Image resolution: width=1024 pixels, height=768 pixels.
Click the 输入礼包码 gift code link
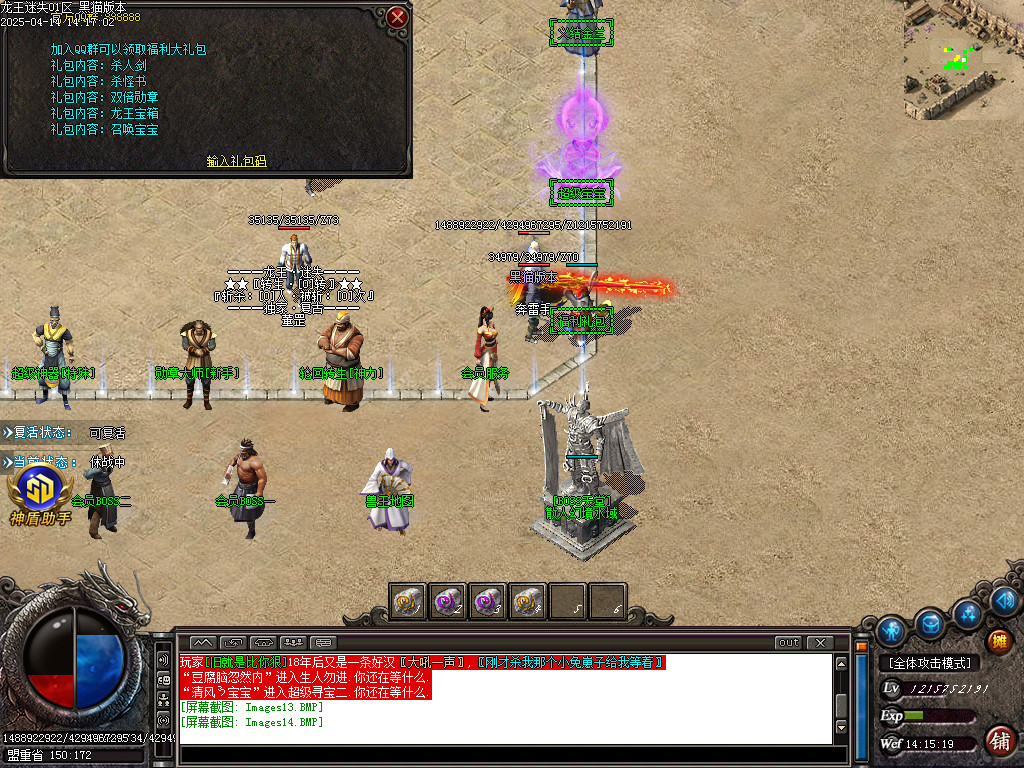click(x=236, y=161)
